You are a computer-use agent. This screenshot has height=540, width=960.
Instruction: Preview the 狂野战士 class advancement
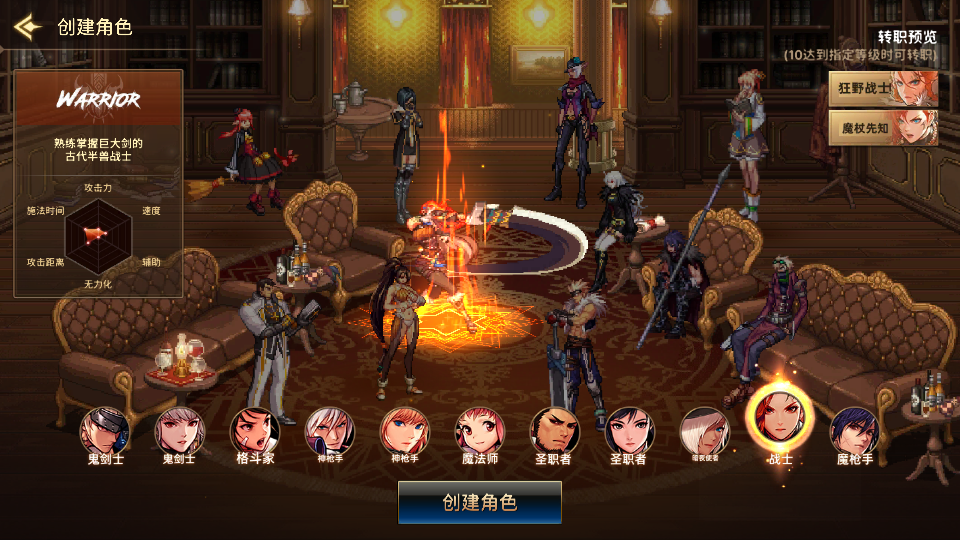tap(883, 89)
